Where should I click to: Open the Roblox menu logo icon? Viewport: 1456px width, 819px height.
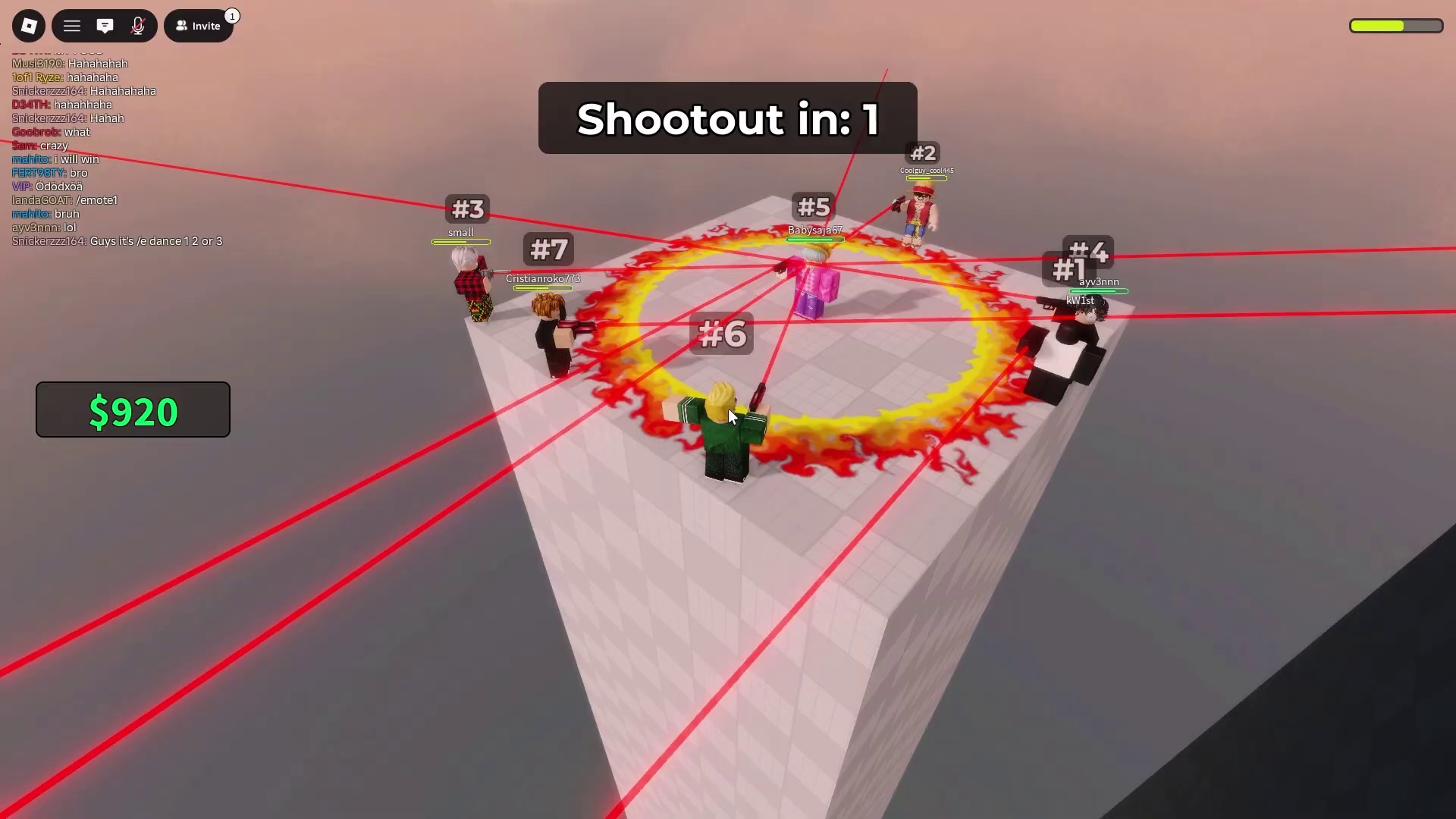[x=29, y=25]
